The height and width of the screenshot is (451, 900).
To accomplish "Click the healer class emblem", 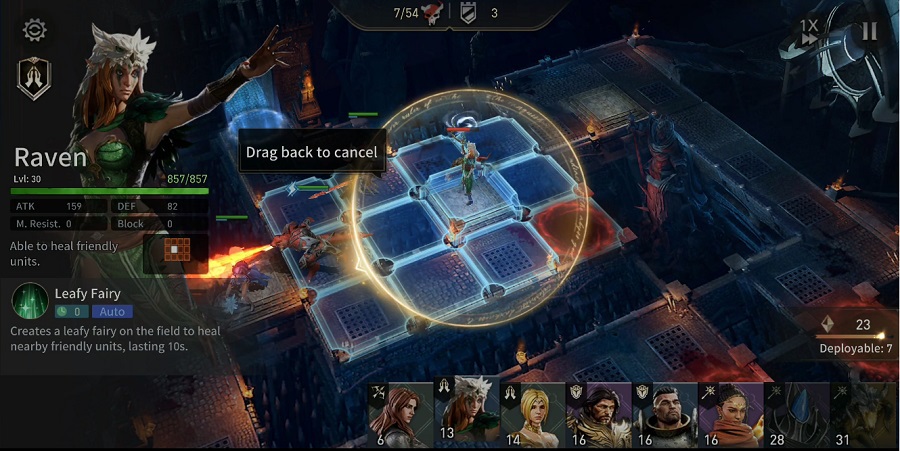I will click(34, 77).
